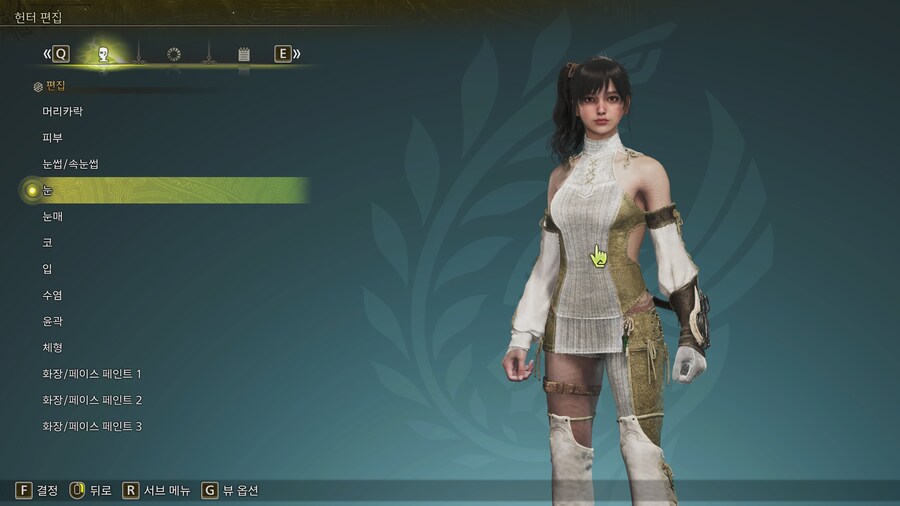The width and height of the screenshot is (900, 506).
Task: Select the 체형 (body type) entry
Action: [52, 347]
